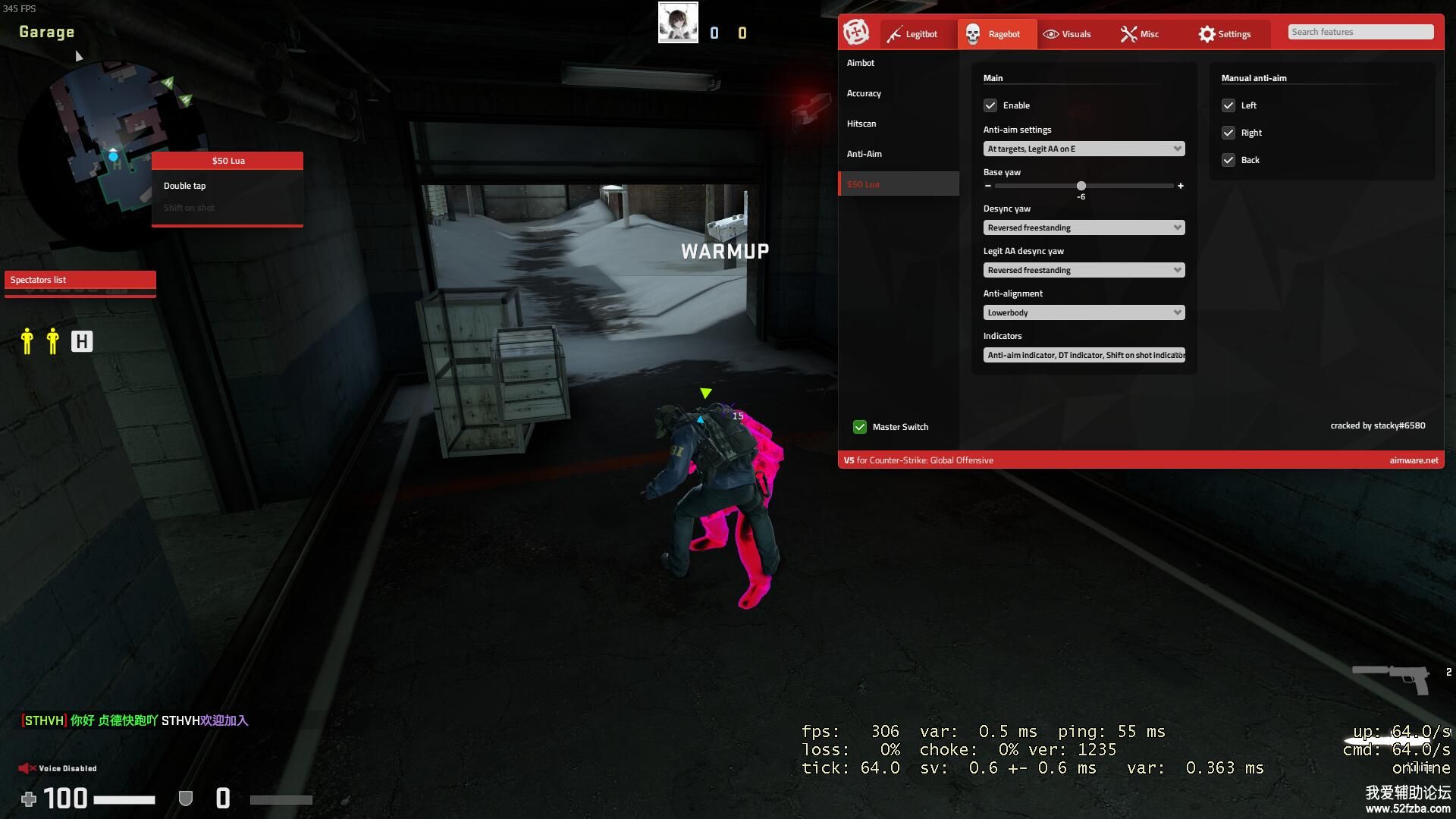Toggle the Master Switch checkbox
Image resolution: width=1456 pixels, height=819 pixels.
coord(860,427)
